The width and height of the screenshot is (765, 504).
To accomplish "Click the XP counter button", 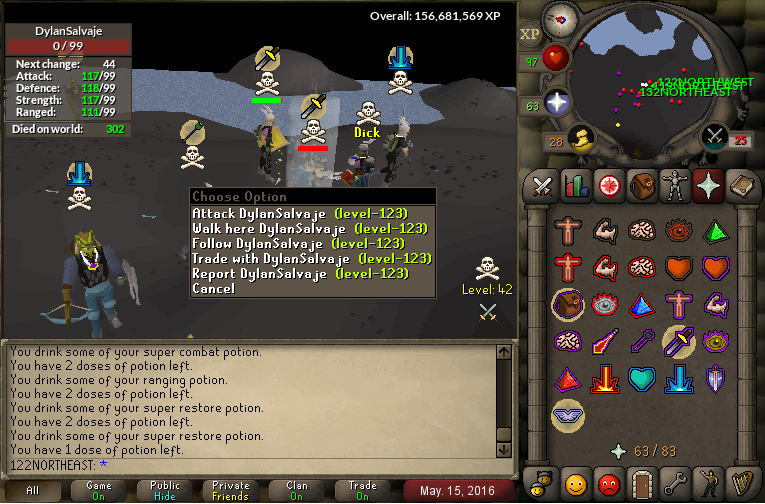I will [529, 34].
